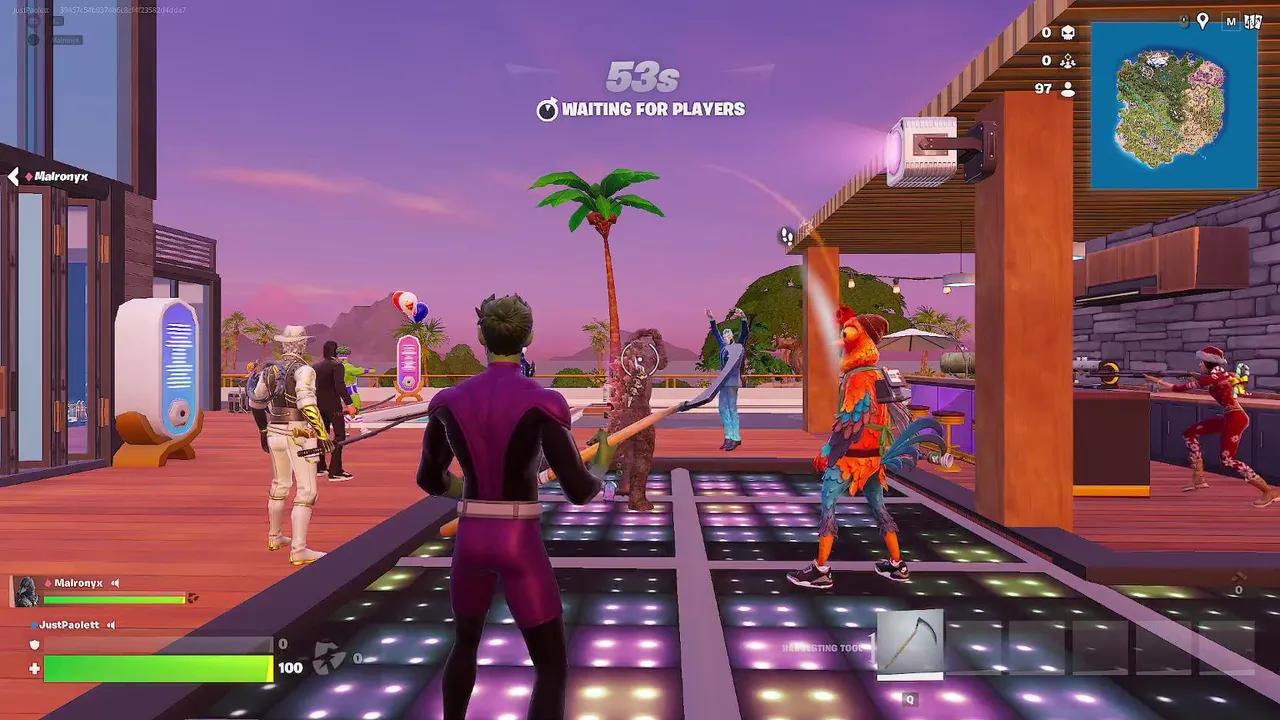Mute the speaker icon next to JustPaolett
The height and width of the screenshot is (720, 1280).
pos(111,624)
